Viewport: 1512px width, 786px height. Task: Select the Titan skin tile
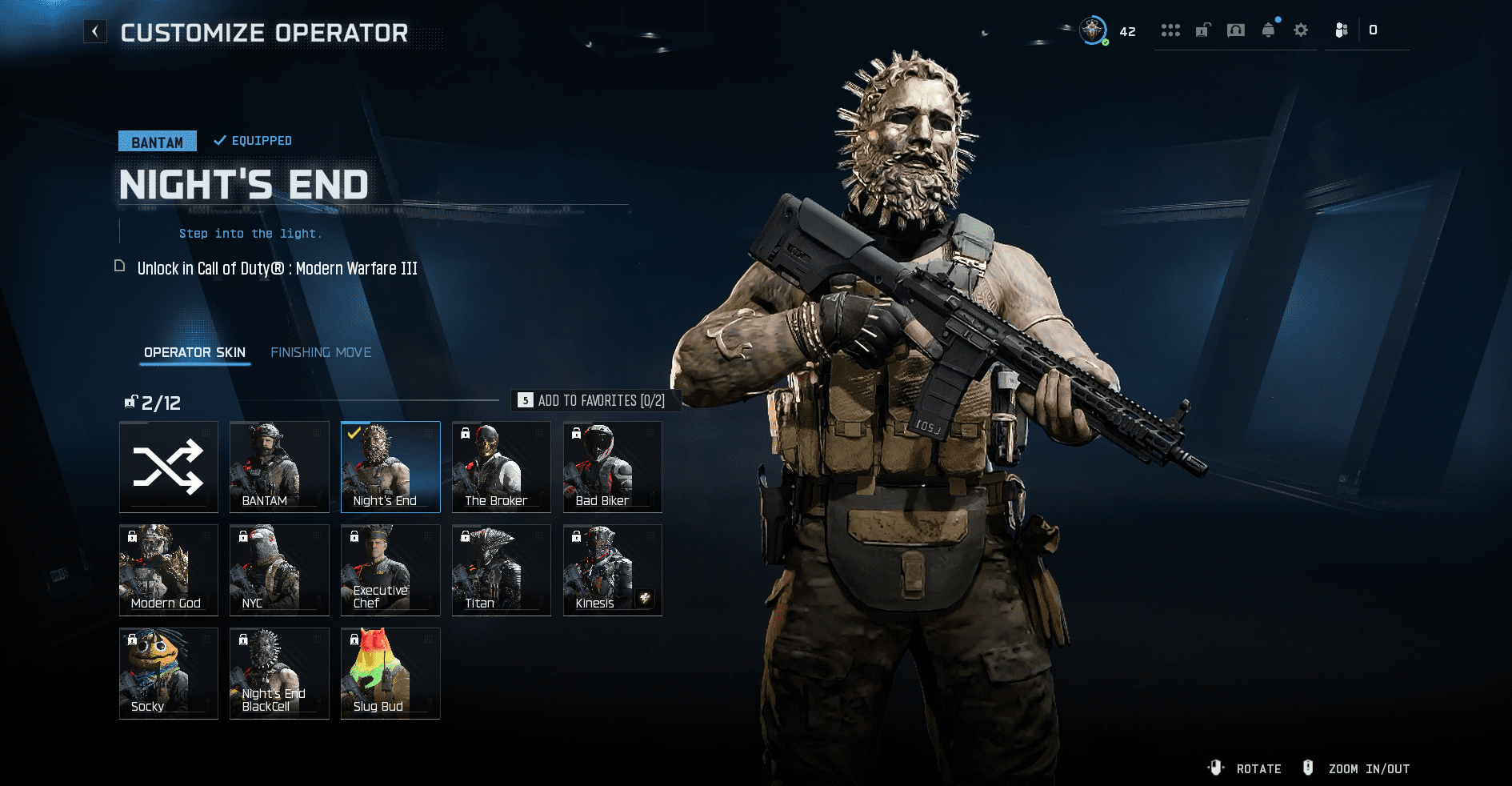502,570
